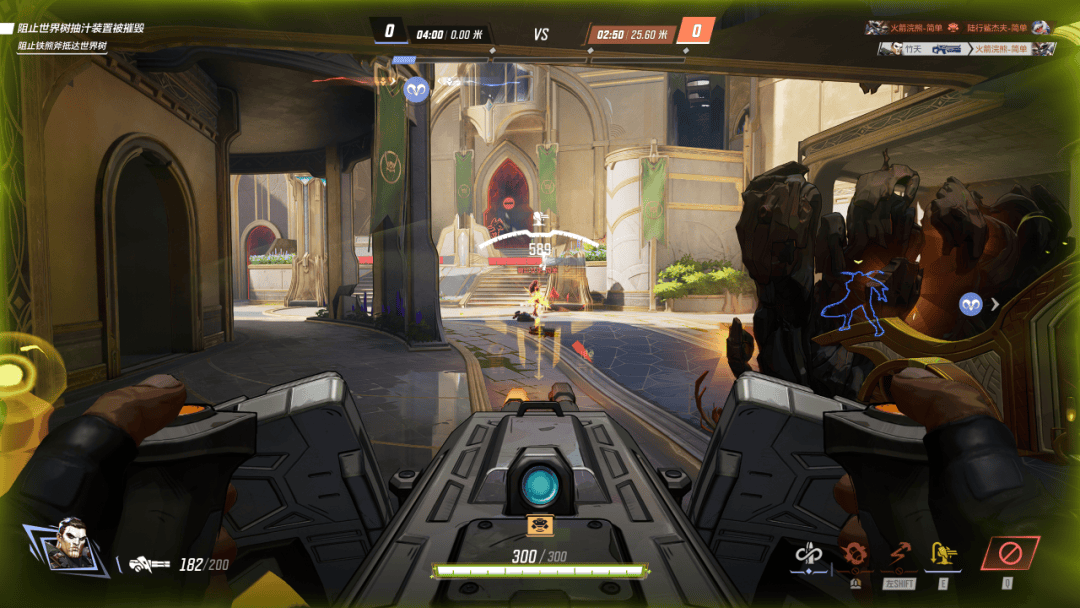Use the red zipline hook ability
Image resolution: width=1080 pixels, height=608 pixels.
(897, 553)
